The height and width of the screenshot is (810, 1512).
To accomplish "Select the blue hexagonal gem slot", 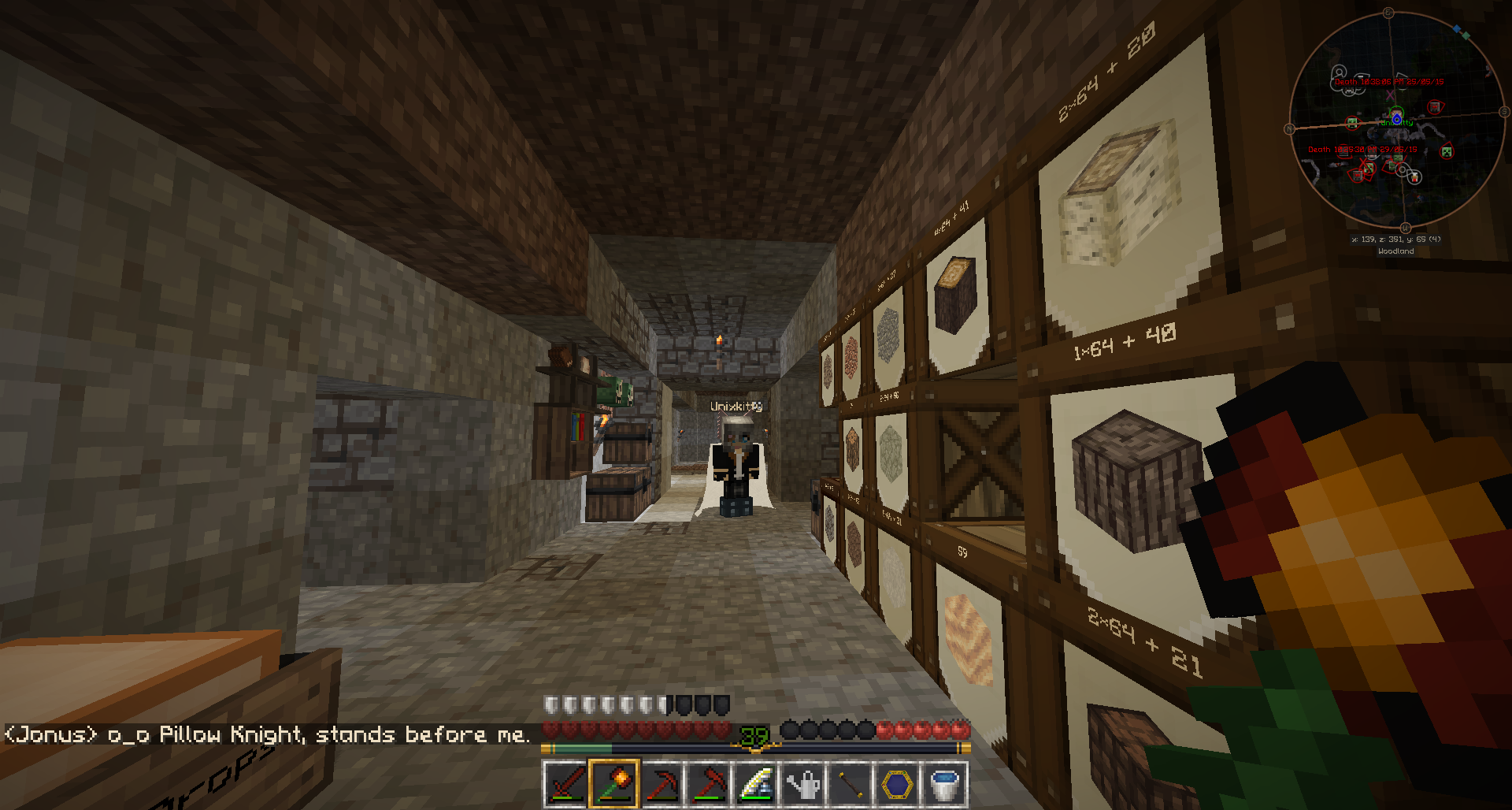I will [898, 784].
